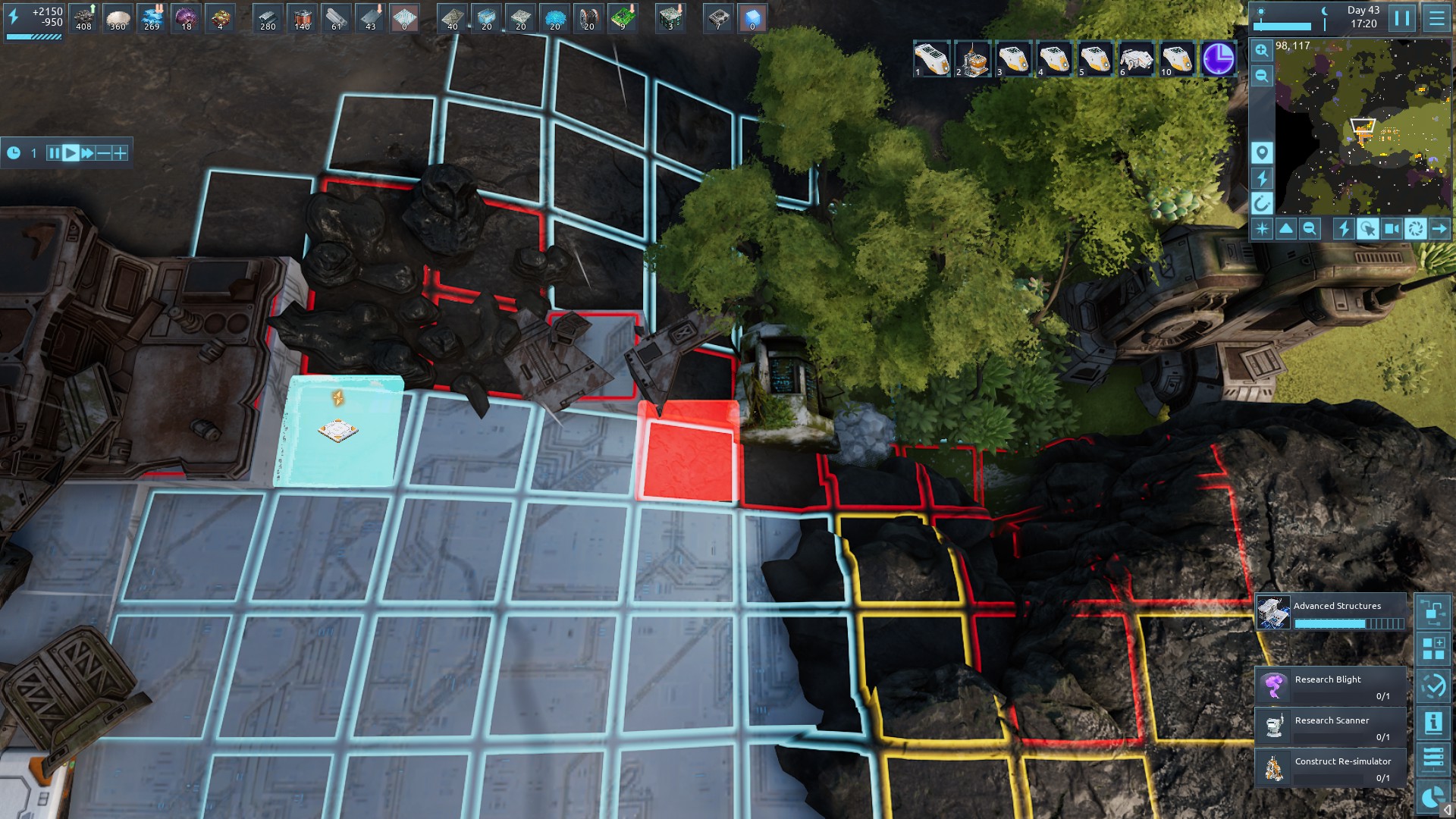Click on the minimap terrain view
Viewport: 1456px width, 819px height.
(x=1363, y=127)
